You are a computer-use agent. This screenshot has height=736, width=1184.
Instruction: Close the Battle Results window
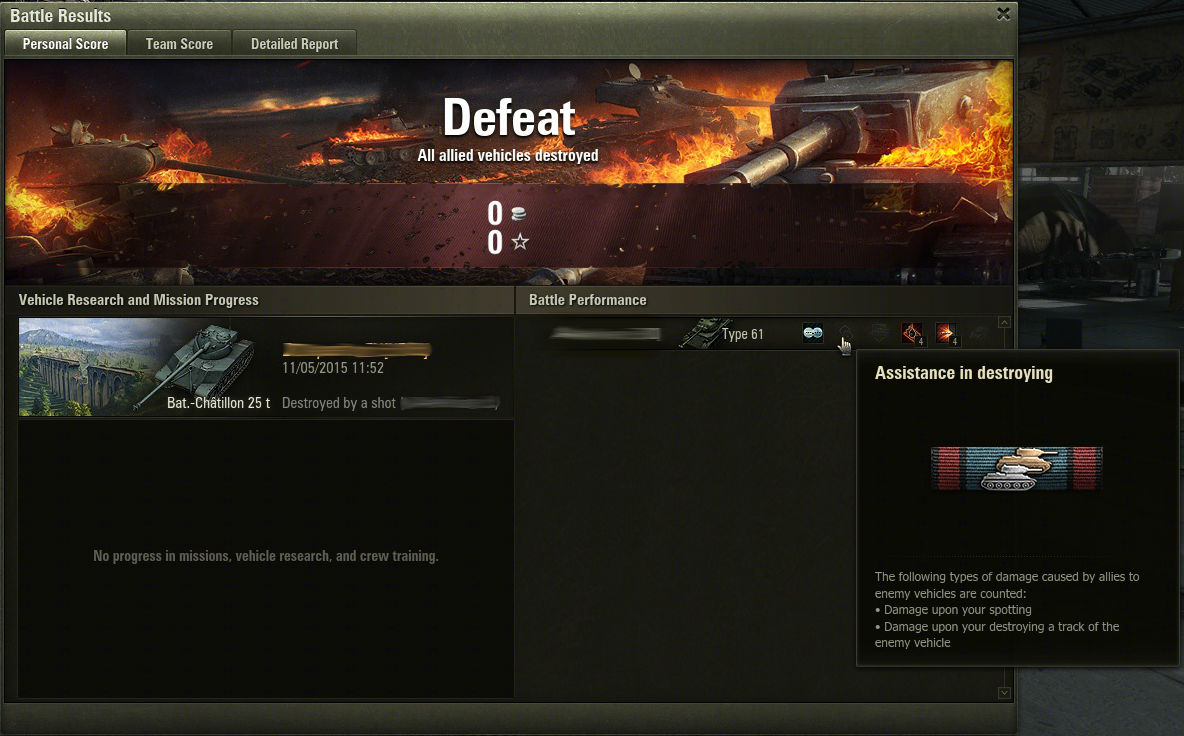[1003, 14]
